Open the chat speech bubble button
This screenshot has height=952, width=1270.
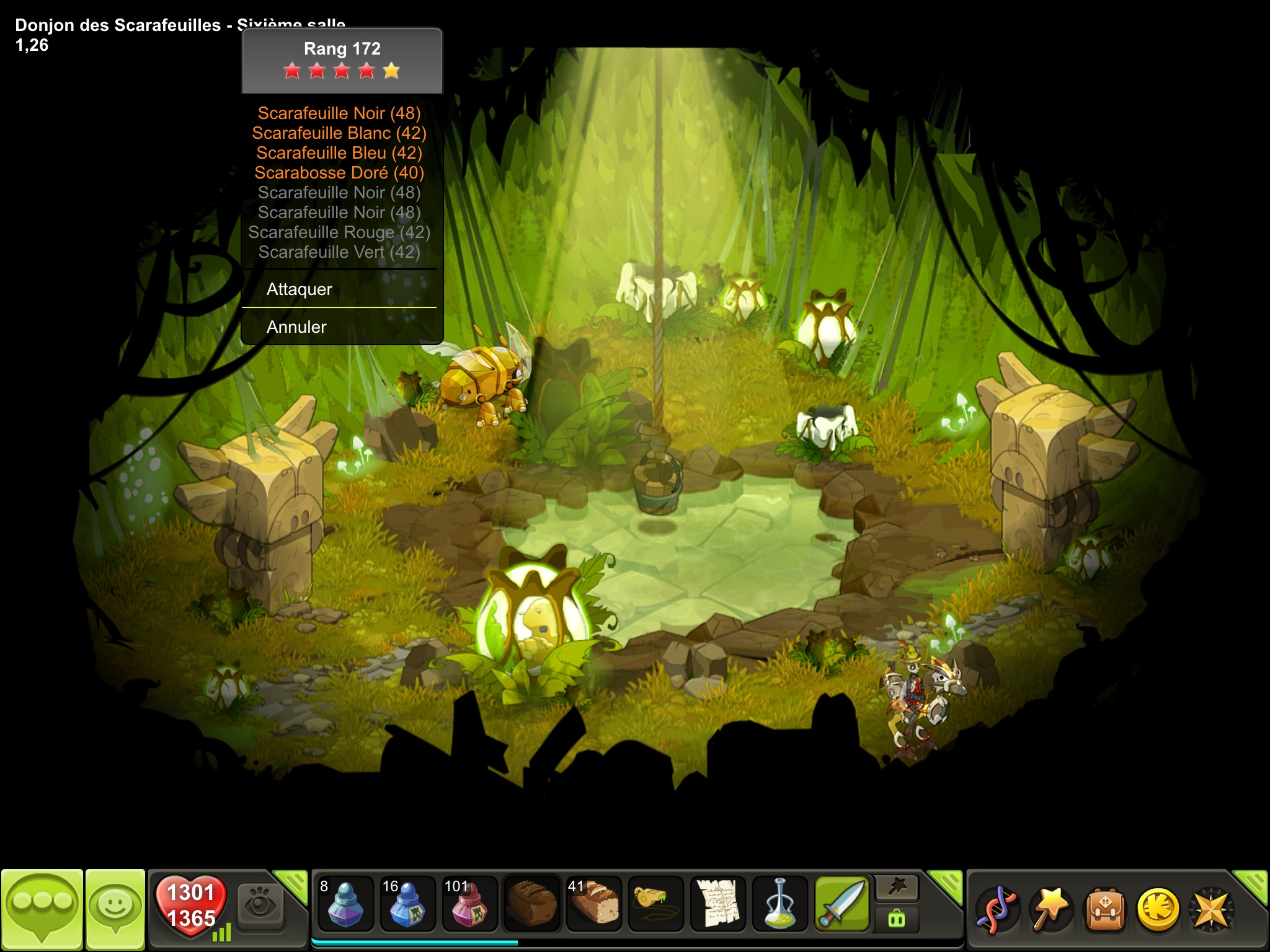tap(42, 908)
